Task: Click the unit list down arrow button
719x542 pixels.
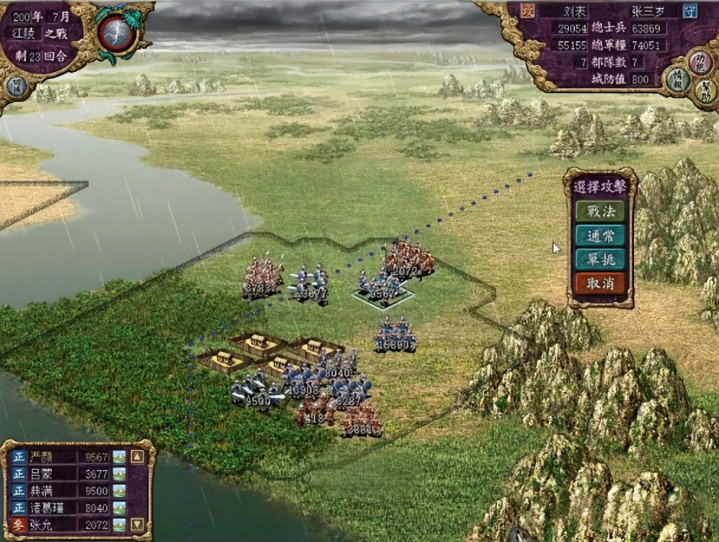Action: 138,524
